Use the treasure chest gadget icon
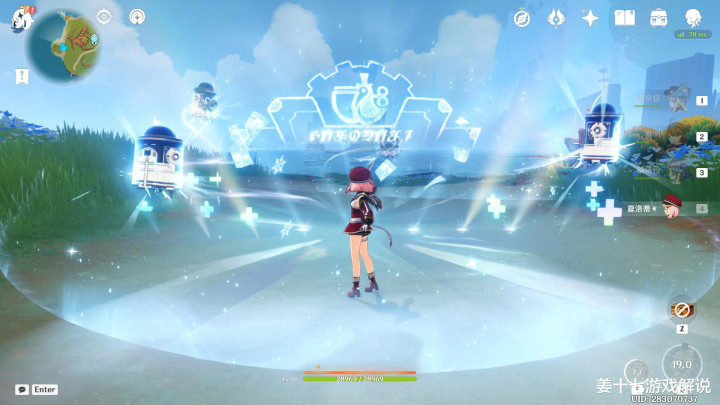 682,310
